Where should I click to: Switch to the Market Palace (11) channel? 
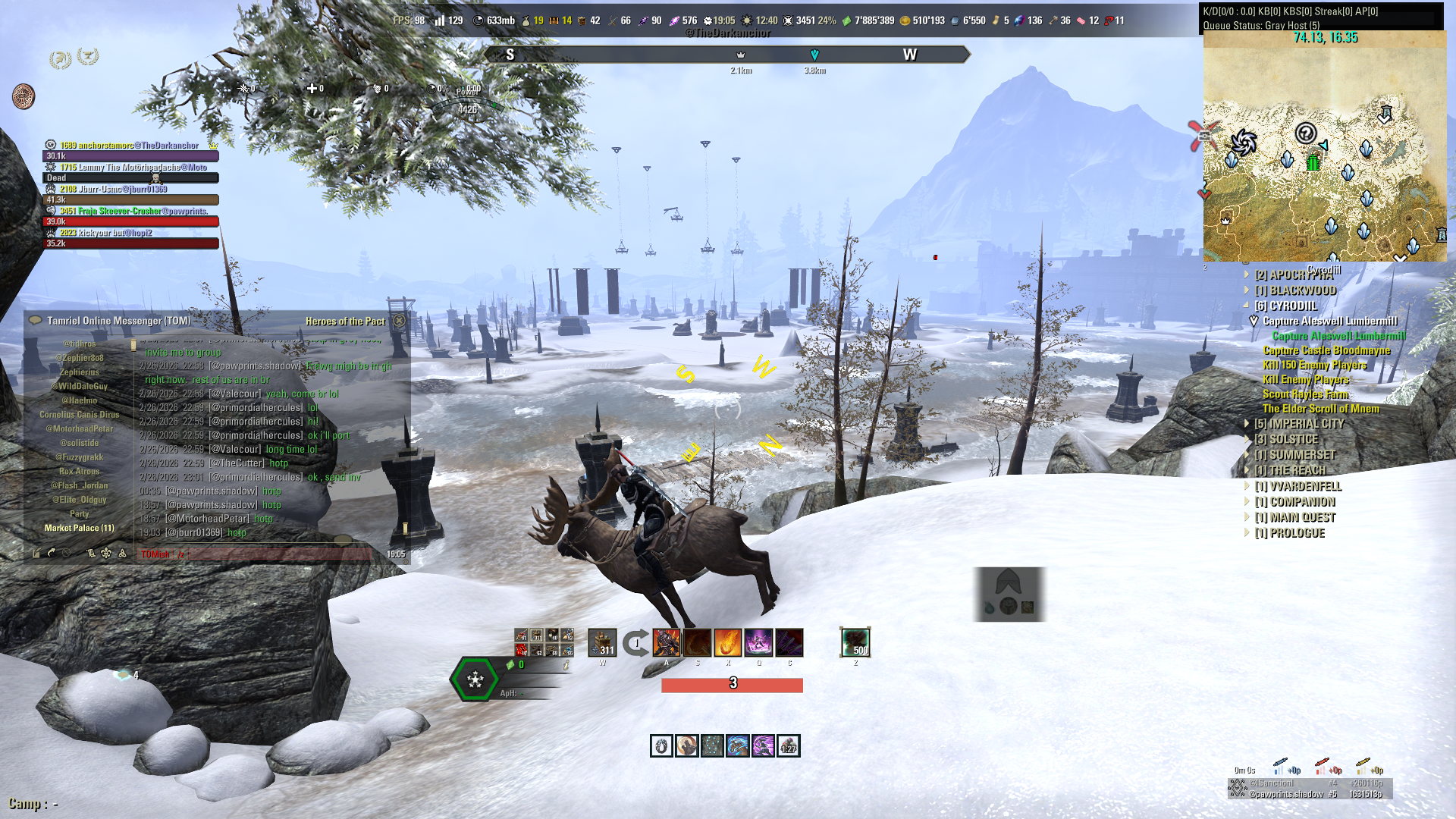[80, 528]
